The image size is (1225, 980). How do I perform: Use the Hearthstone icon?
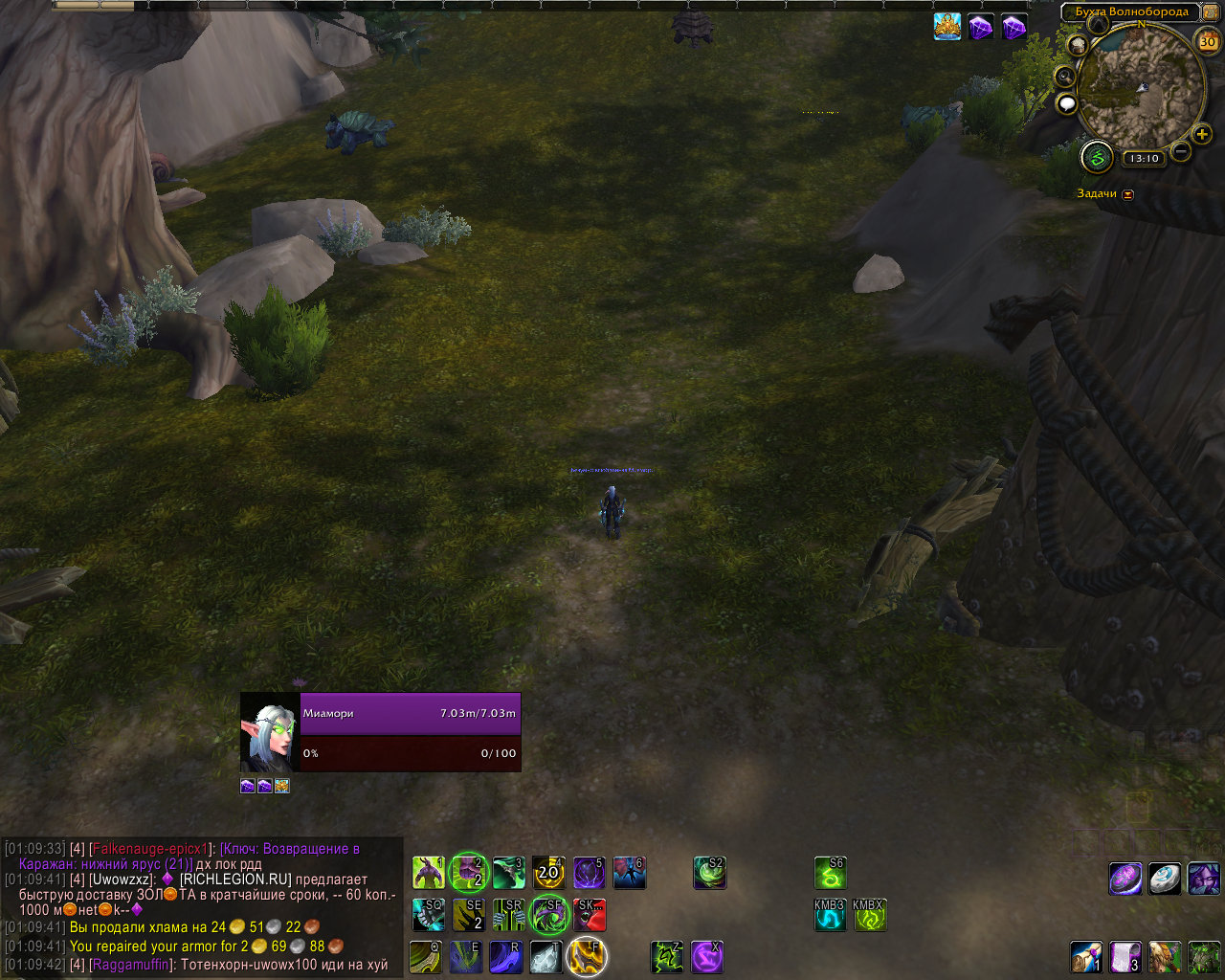pyautogui.click(x=1165, y=878)
